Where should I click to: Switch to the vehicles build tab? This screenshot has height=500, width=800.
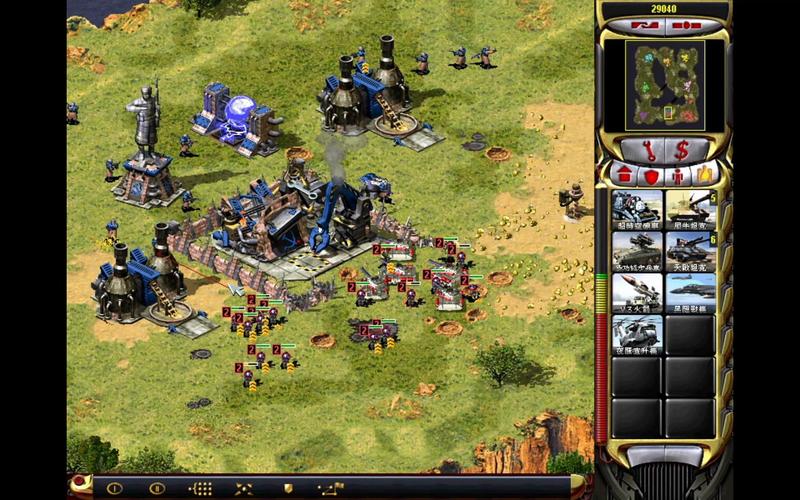(706, 175)
